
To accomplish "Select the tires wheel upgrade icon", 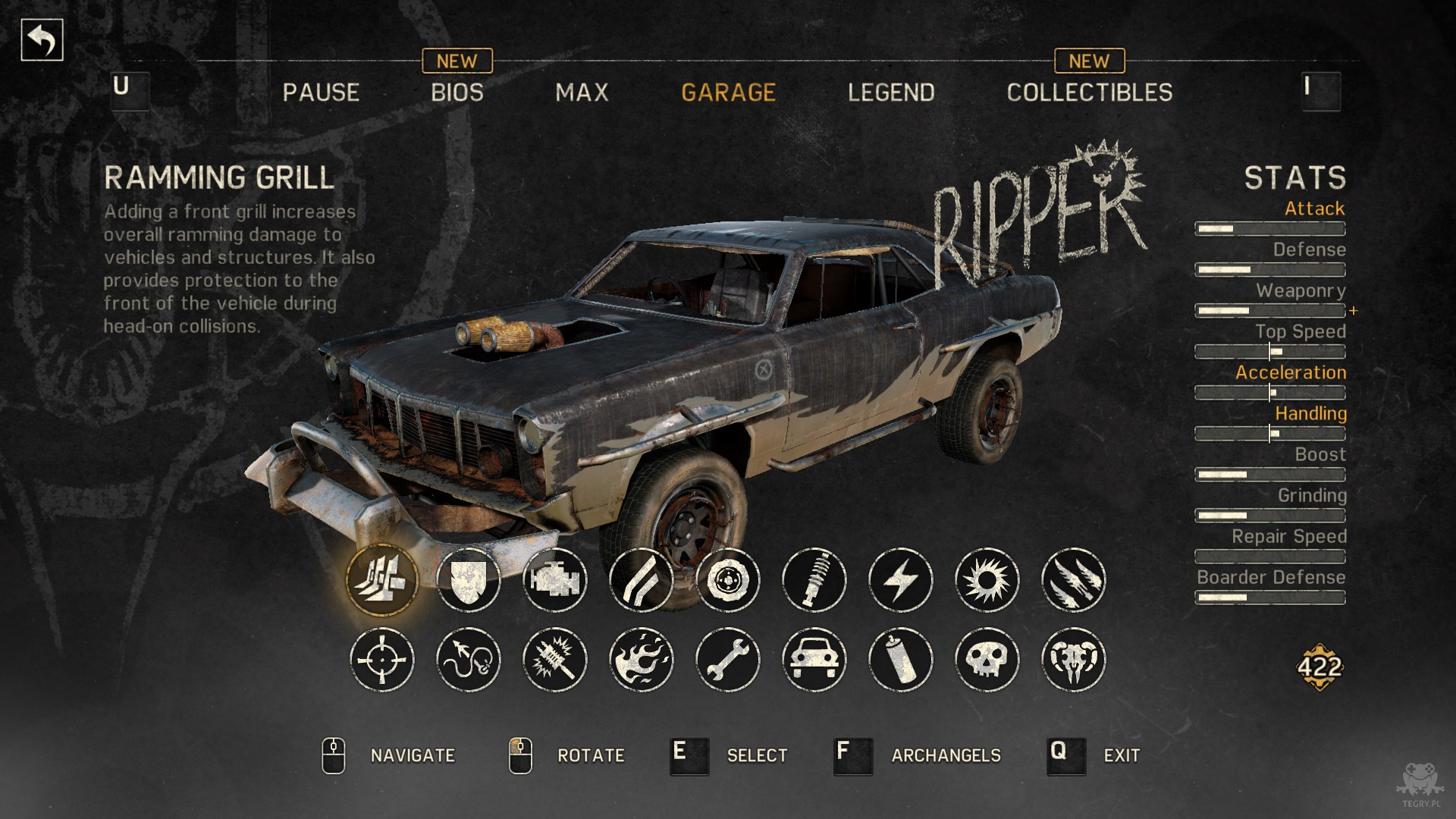I will pyautogui.click(x=728, y=580).
